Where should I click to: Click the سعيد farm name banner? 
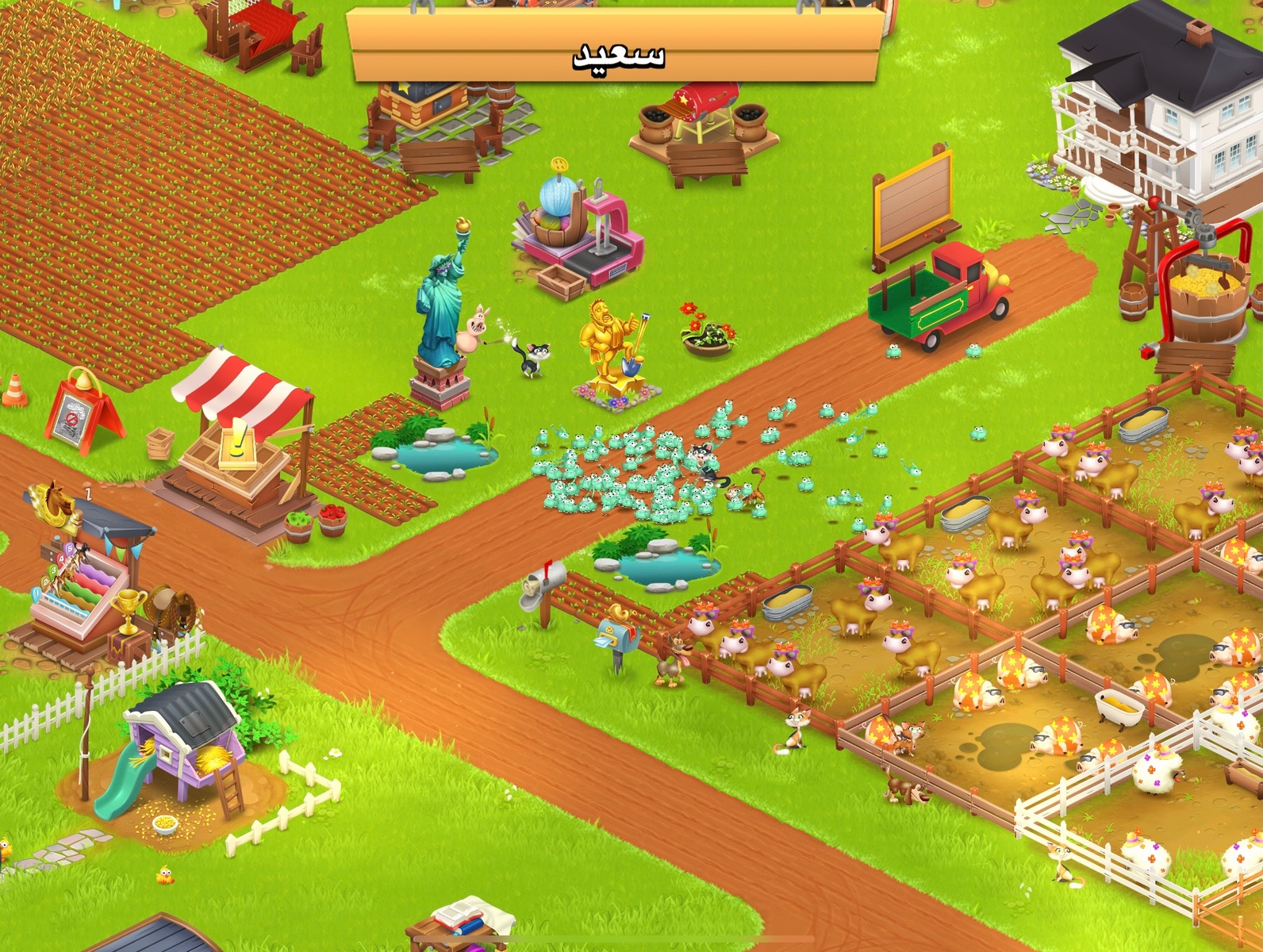click(616, 48)
